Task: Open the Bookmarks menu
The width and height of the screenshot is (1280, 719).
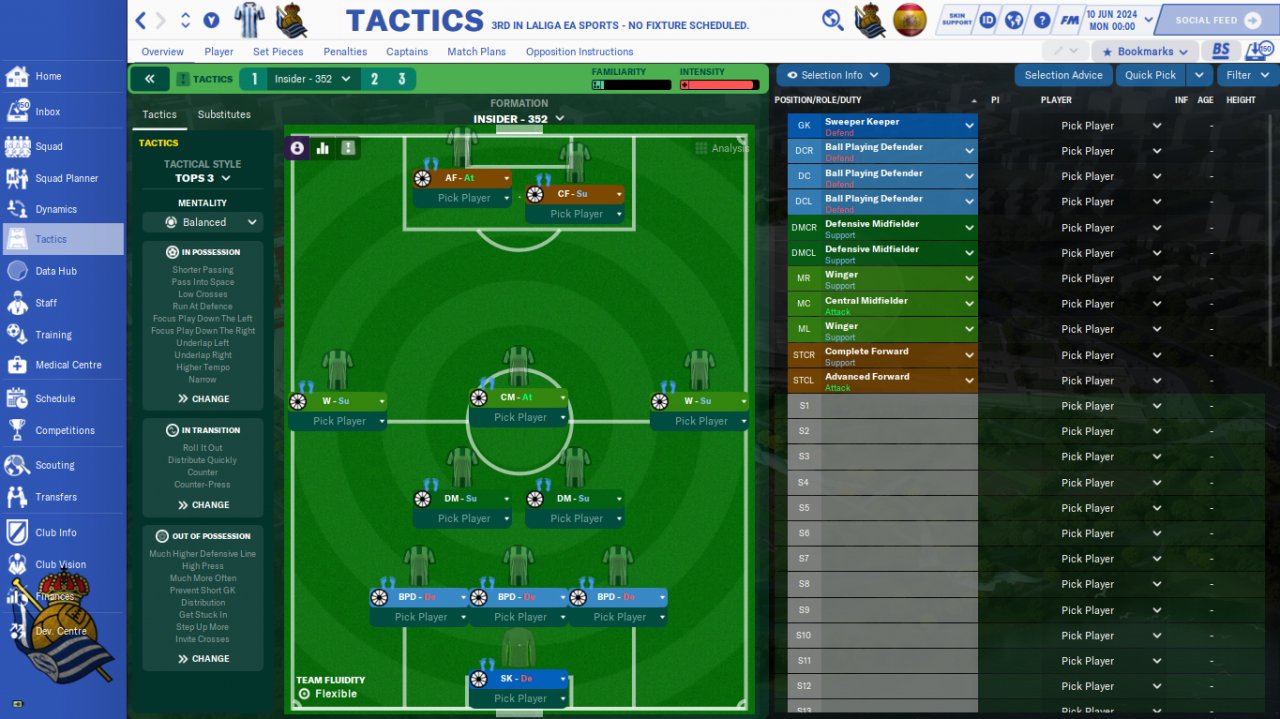Action: [x=1145, y=52]
